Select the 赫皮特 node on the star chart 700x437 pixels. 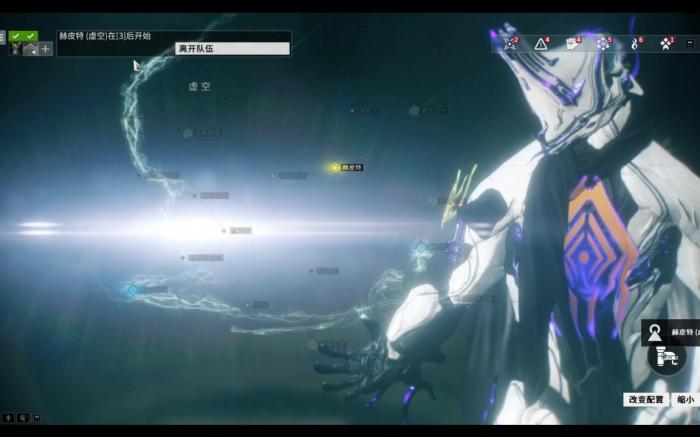tap(336, 167)
